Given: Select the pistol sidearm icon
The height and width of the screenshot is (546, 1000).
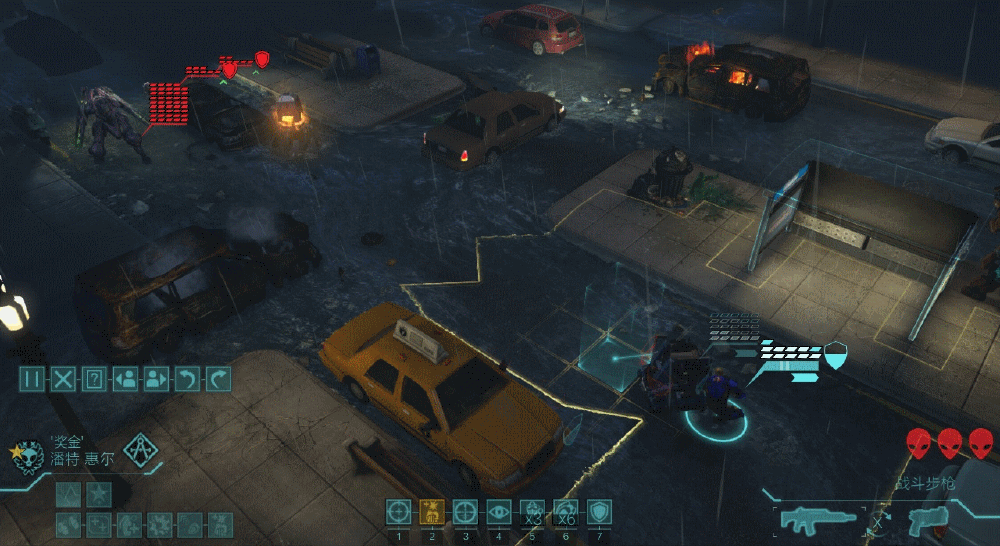Looking at the screenshot, I should 925,520.
